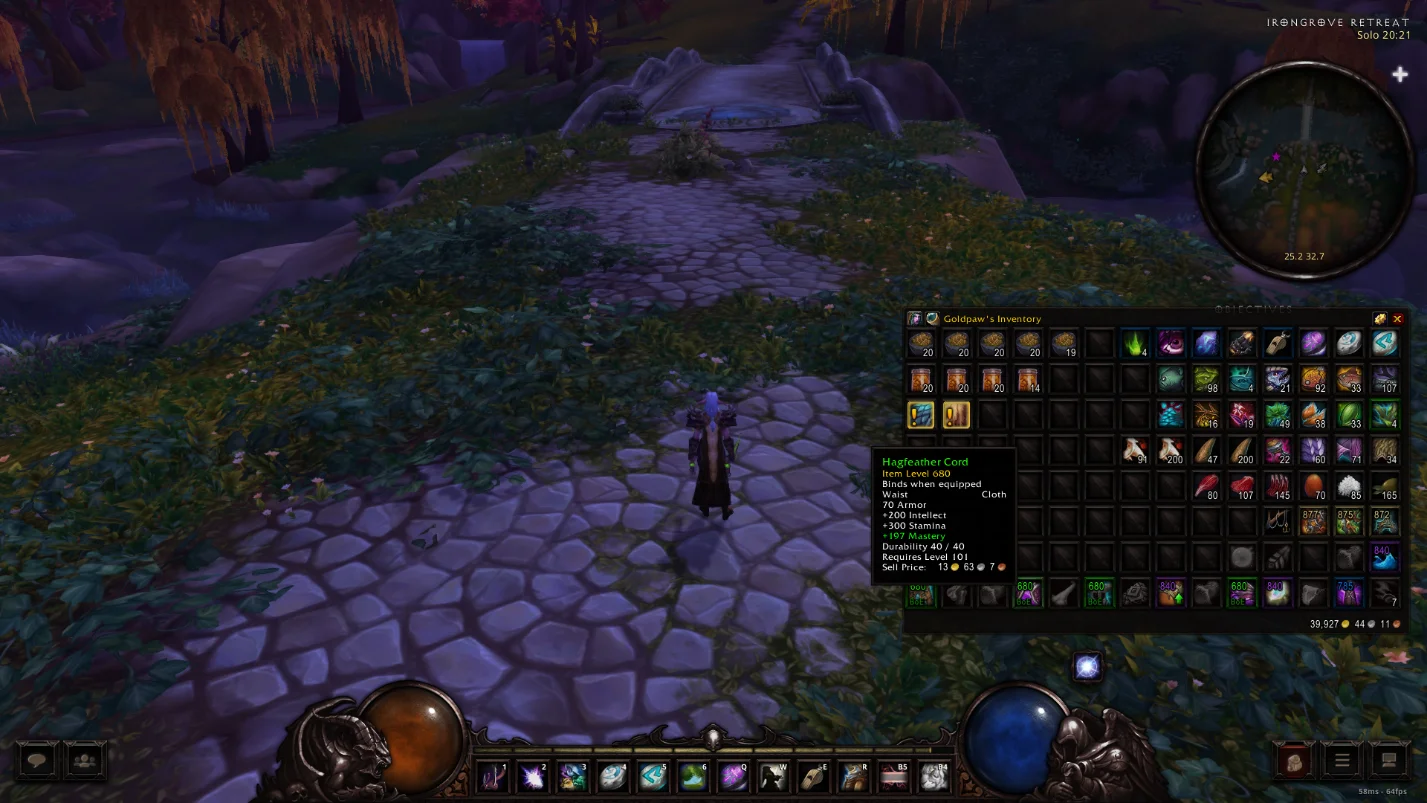Zoom the minimap with the plus button
The width and height of the screenshot is (1427, 803).
(1399, 73)
